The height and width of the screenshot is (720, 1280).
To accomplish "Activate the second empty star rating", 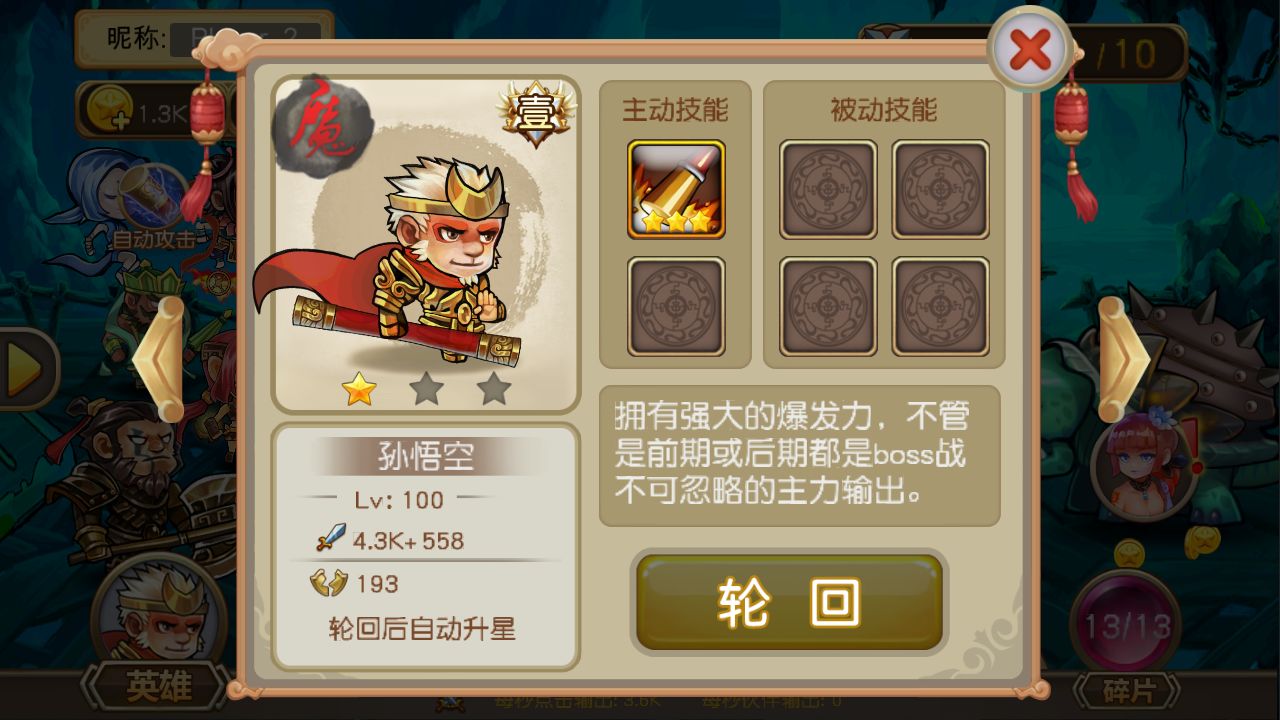I will click(x=427, y=390).
